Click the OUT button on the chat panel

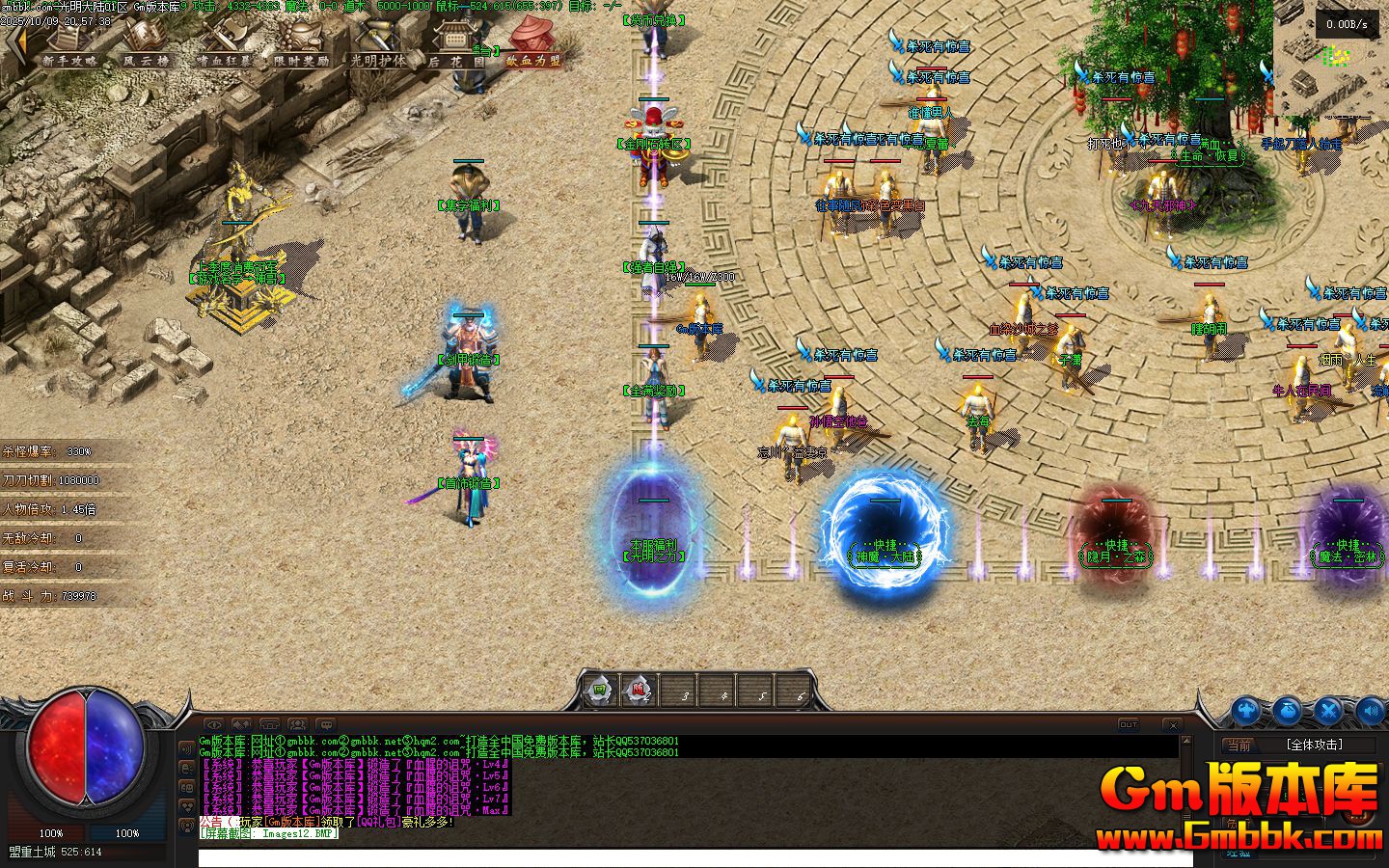(1128, 724)
